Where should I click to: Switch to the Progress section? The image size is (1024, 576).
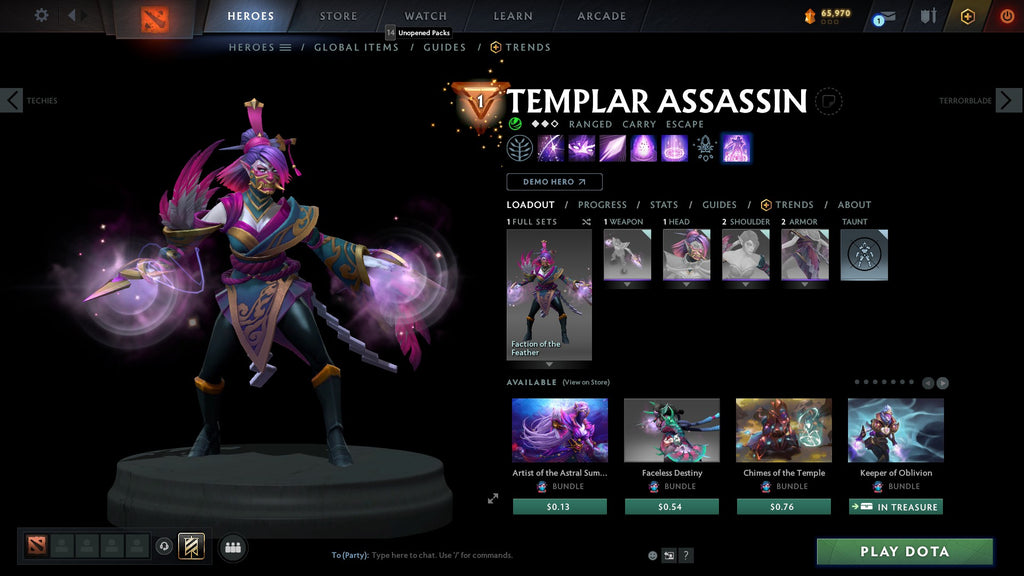[x=602, y=205]
